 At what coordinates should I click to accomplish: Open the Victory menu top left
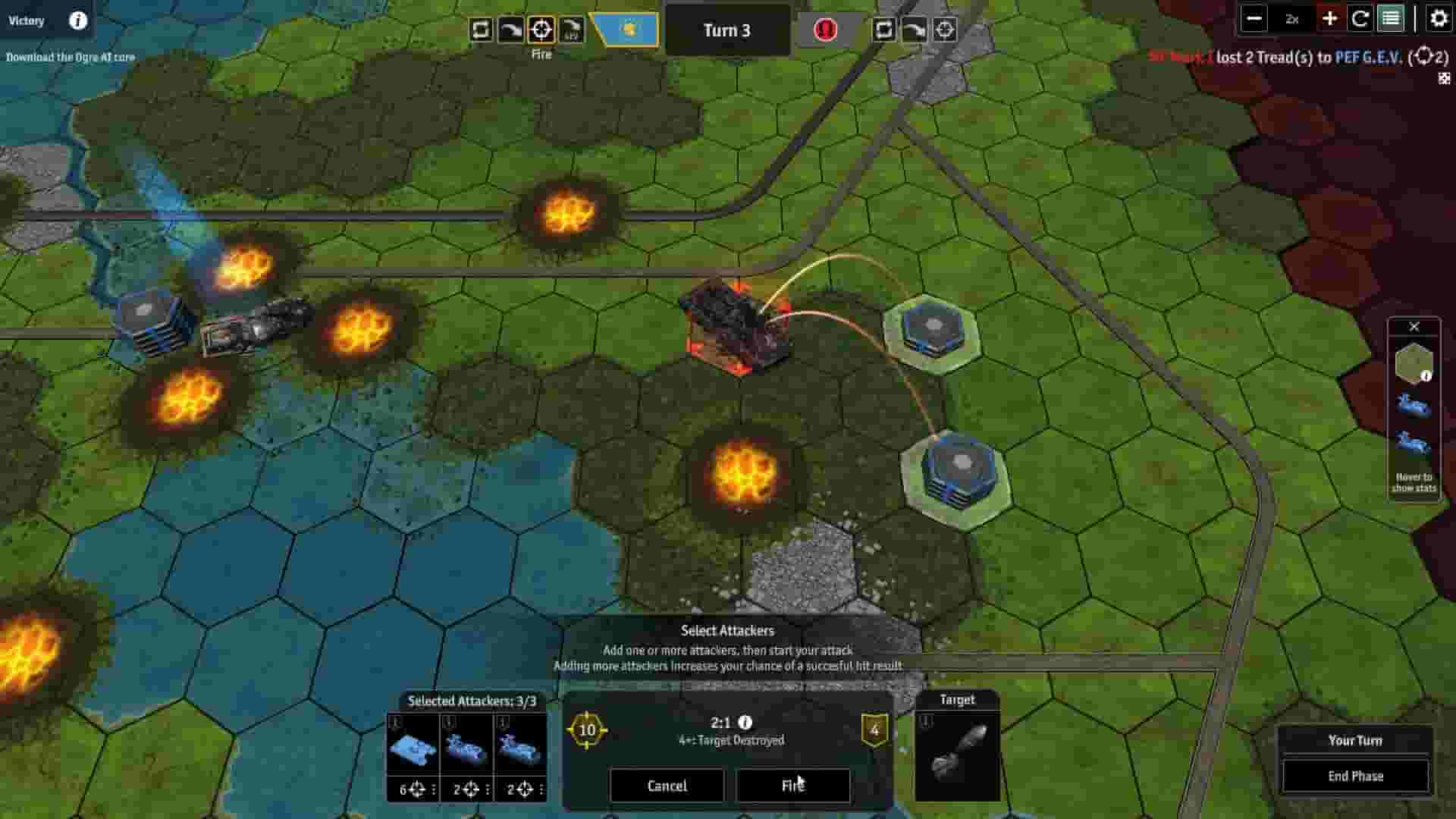[x=27, y=20]
